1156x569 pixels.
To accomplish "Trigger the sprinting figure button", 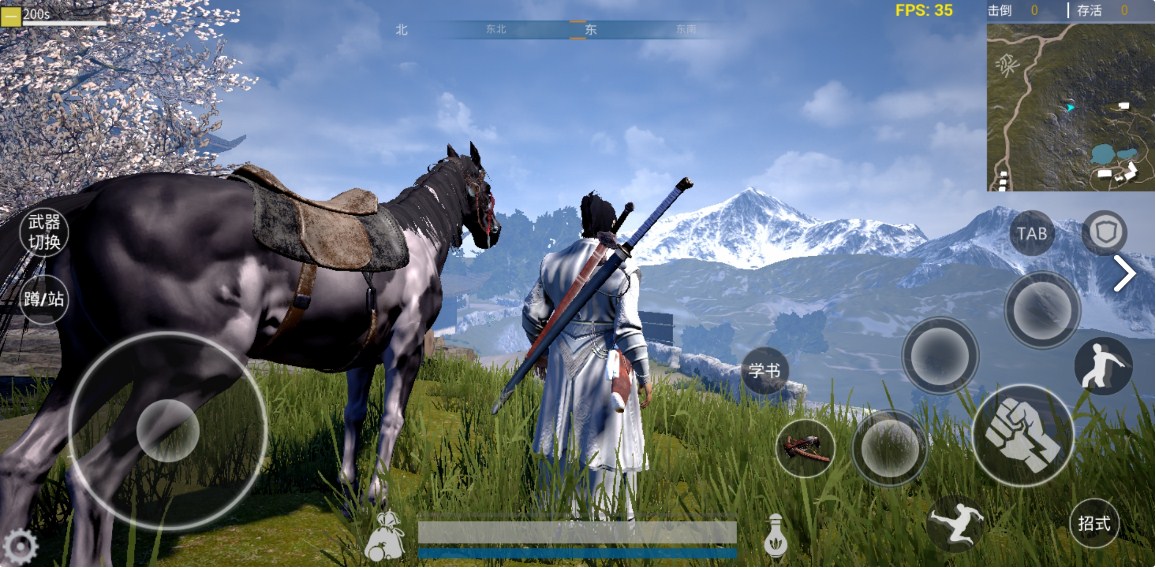I will [954, 523].
